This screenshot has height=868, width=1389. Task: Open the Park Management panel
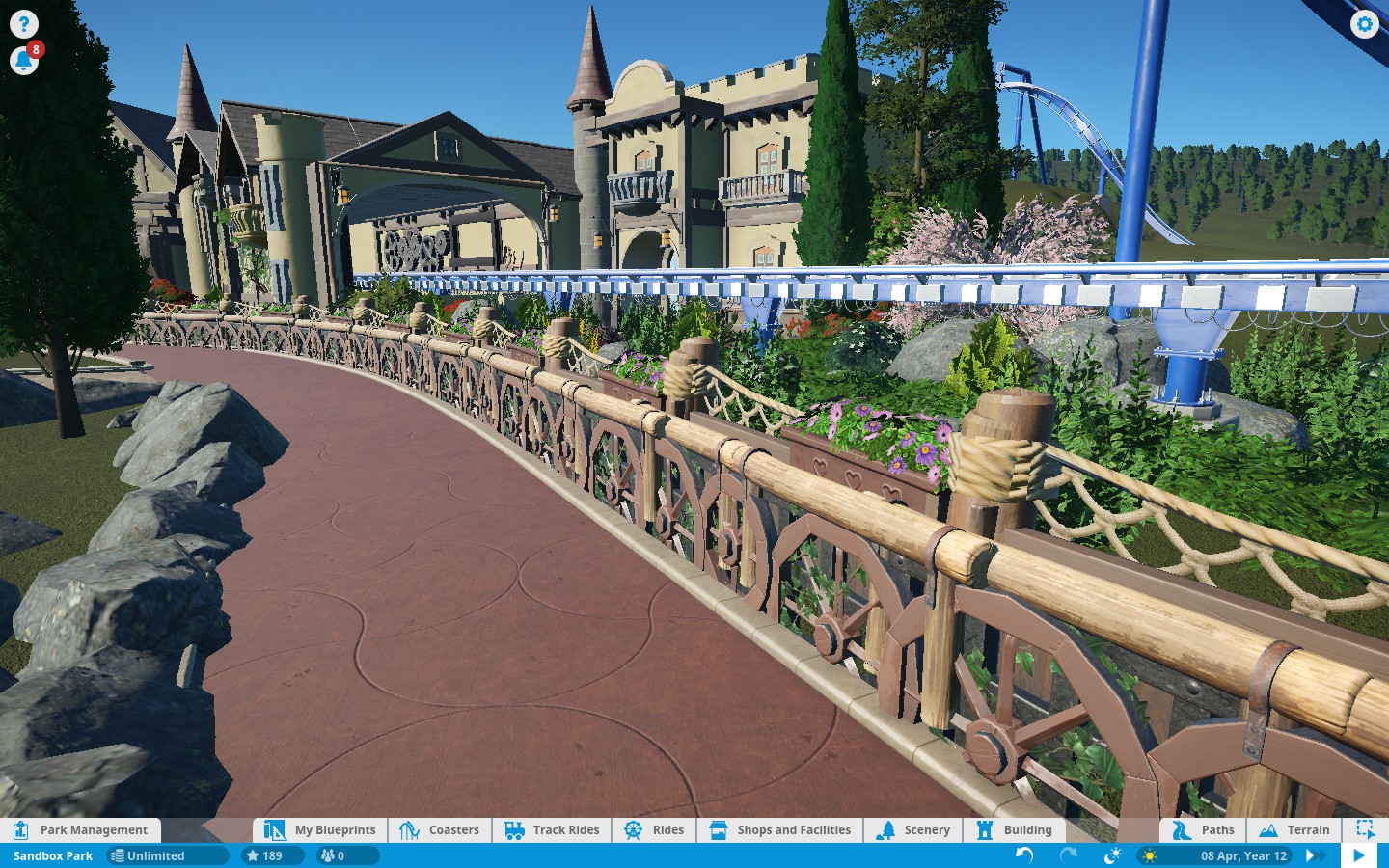(81, 829)
